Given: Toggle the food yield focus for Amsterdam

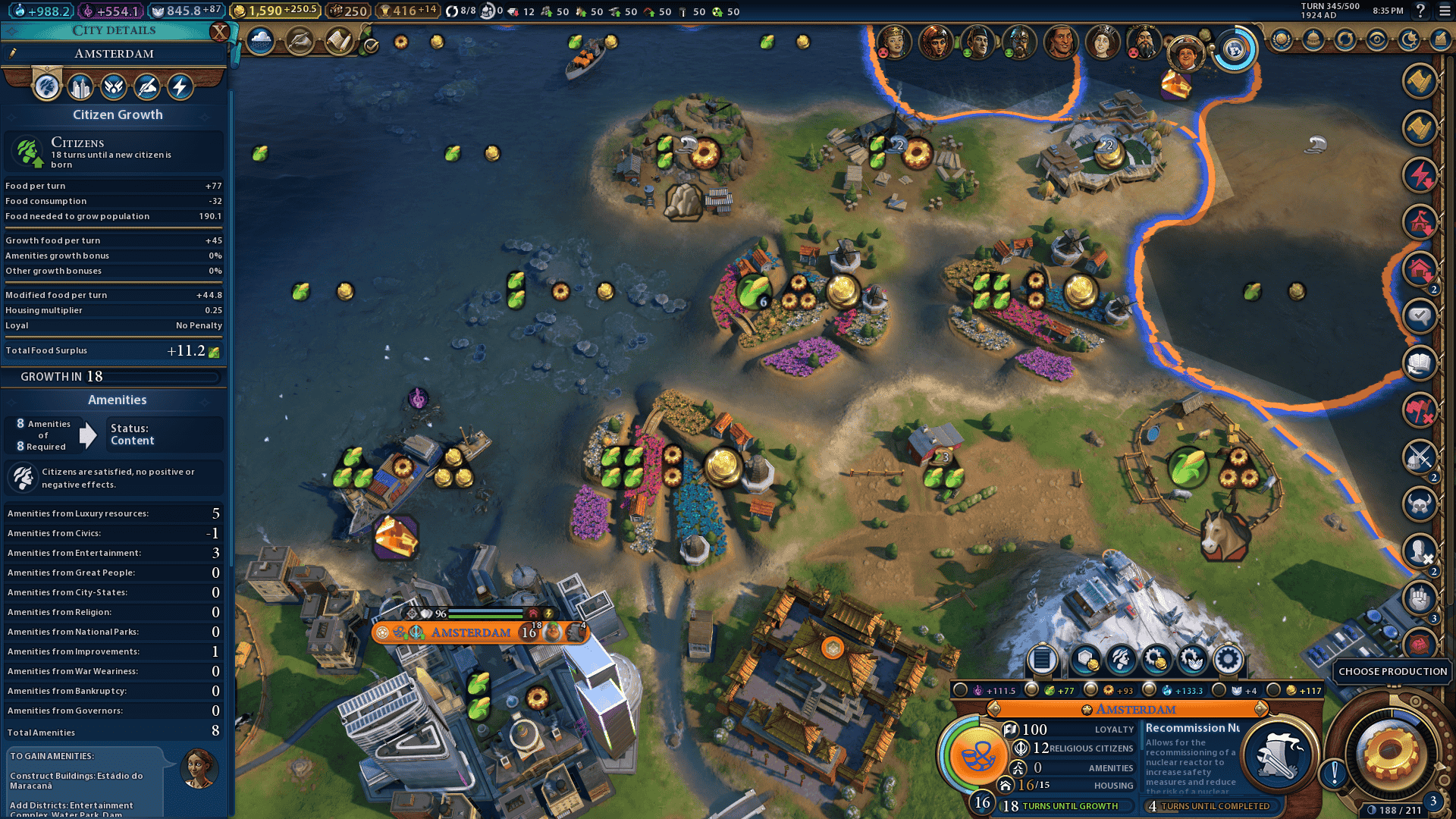Looking at the screenshot, I should tap(1031, 690).
